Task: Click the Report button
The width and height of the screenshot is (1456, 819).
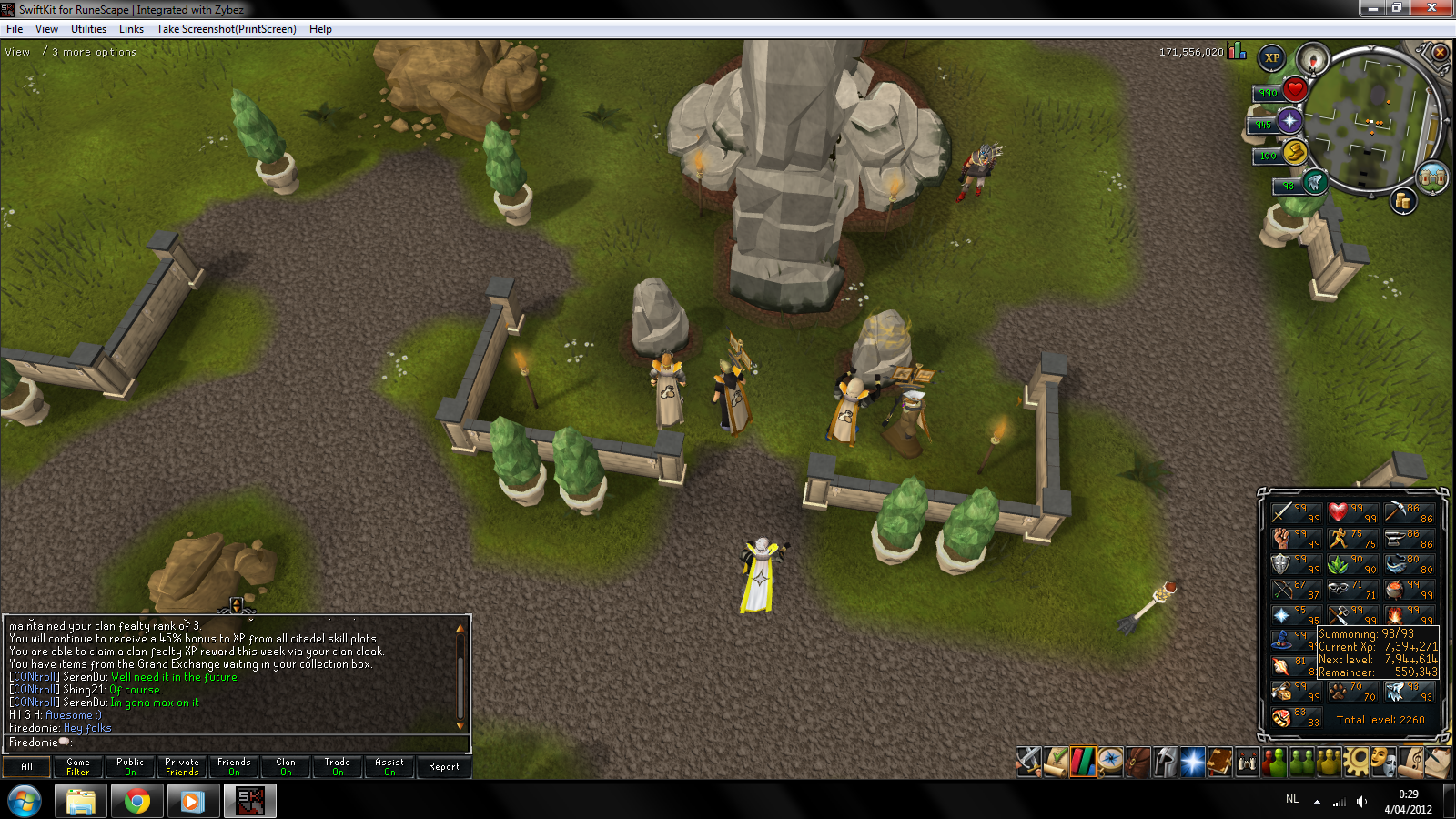Action: pos(444,767)
